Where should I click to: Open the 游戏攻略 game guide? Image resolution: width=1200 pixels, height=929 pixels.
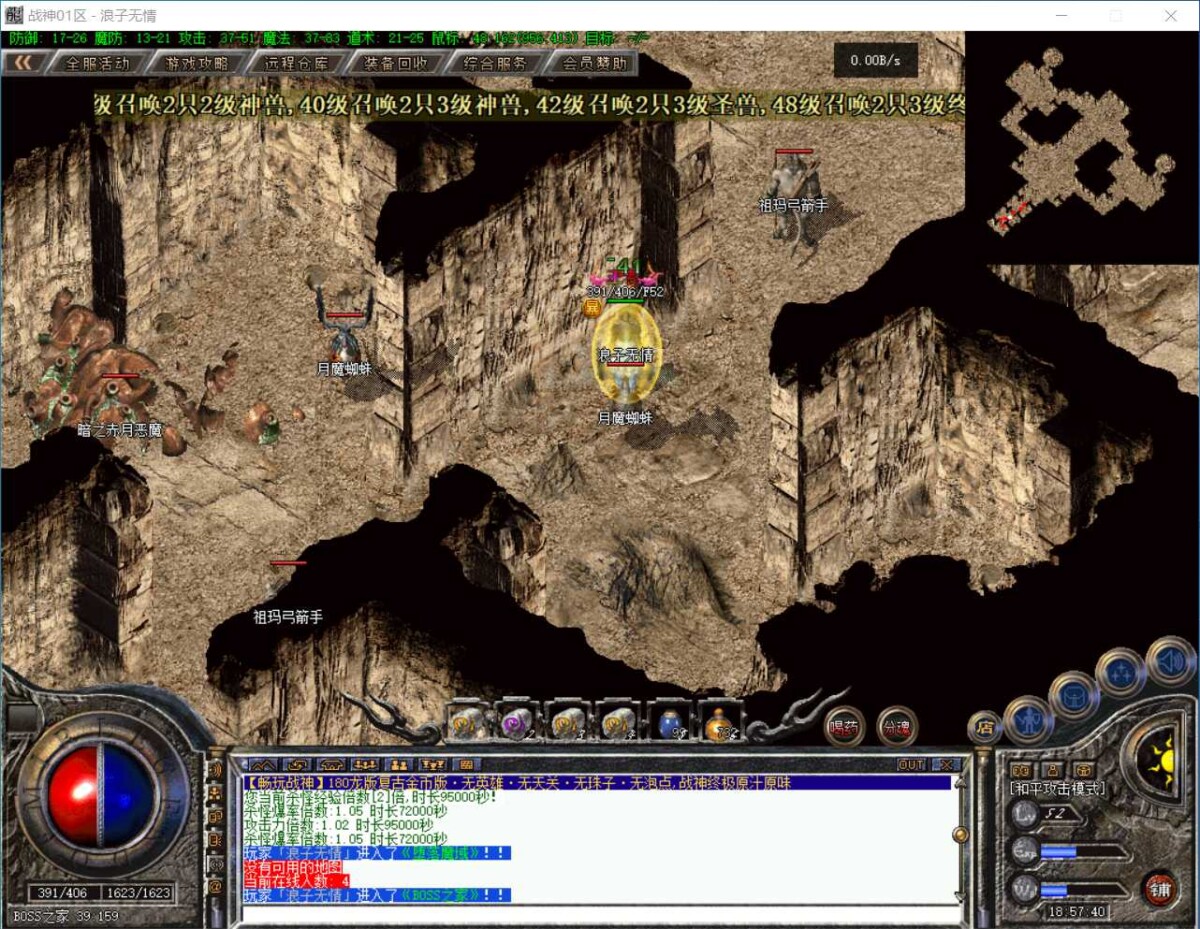point(195,63)
